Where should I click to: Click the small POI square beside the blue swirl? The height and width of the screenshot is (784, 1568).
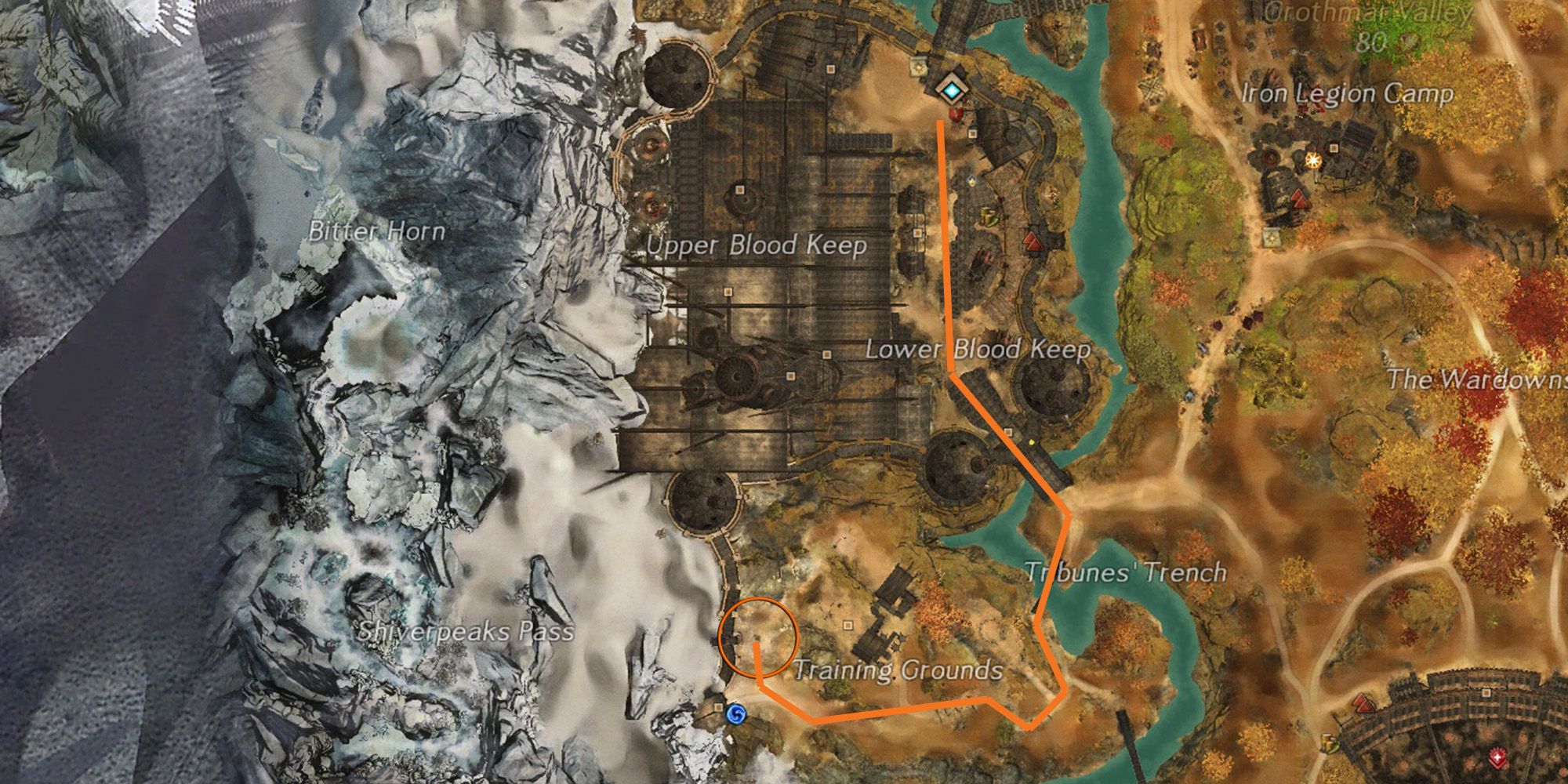(718, 708)
